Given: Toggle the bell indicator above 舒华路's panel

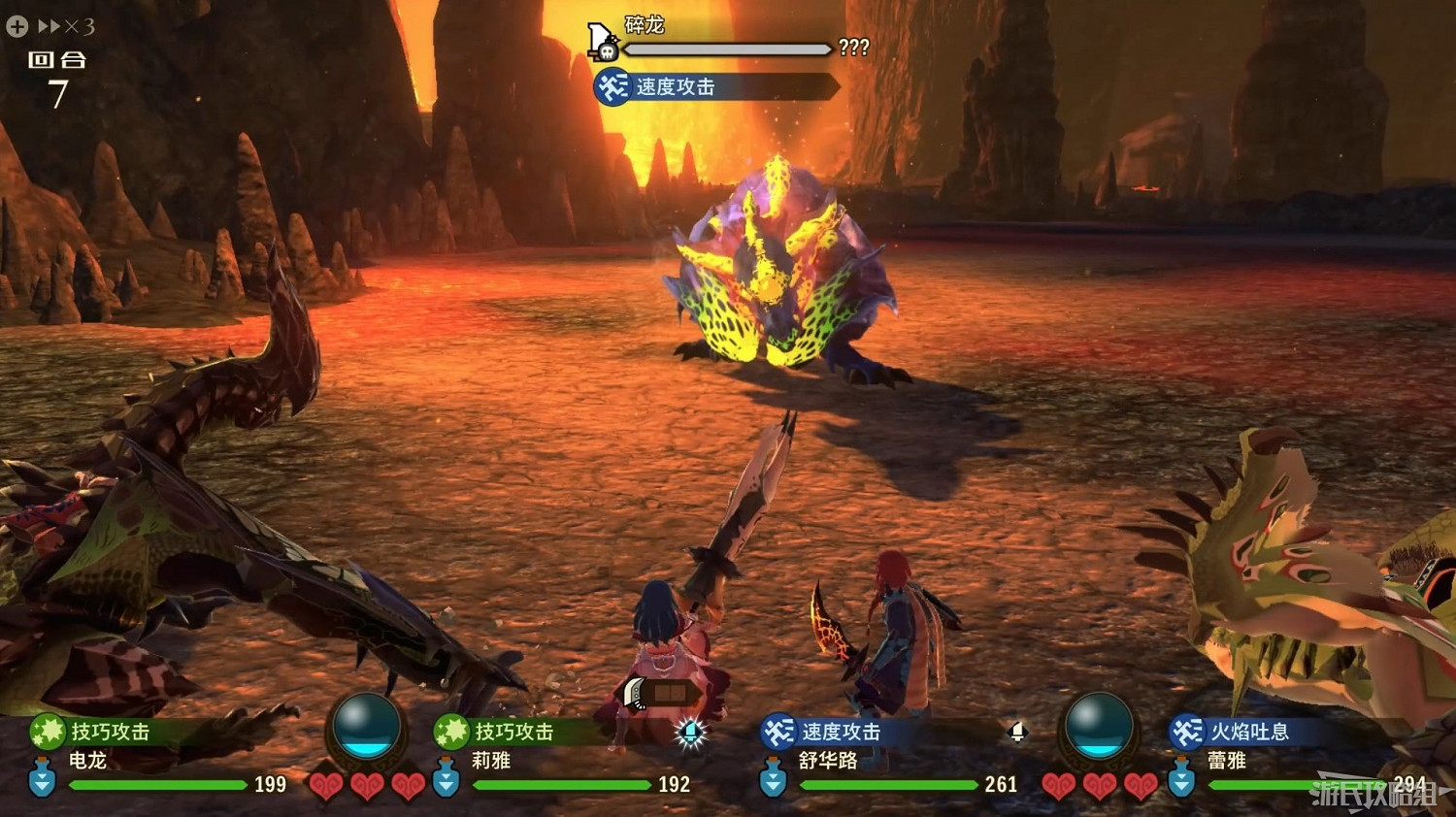Looking at the screenshot, I should (x=1016, y=734).
